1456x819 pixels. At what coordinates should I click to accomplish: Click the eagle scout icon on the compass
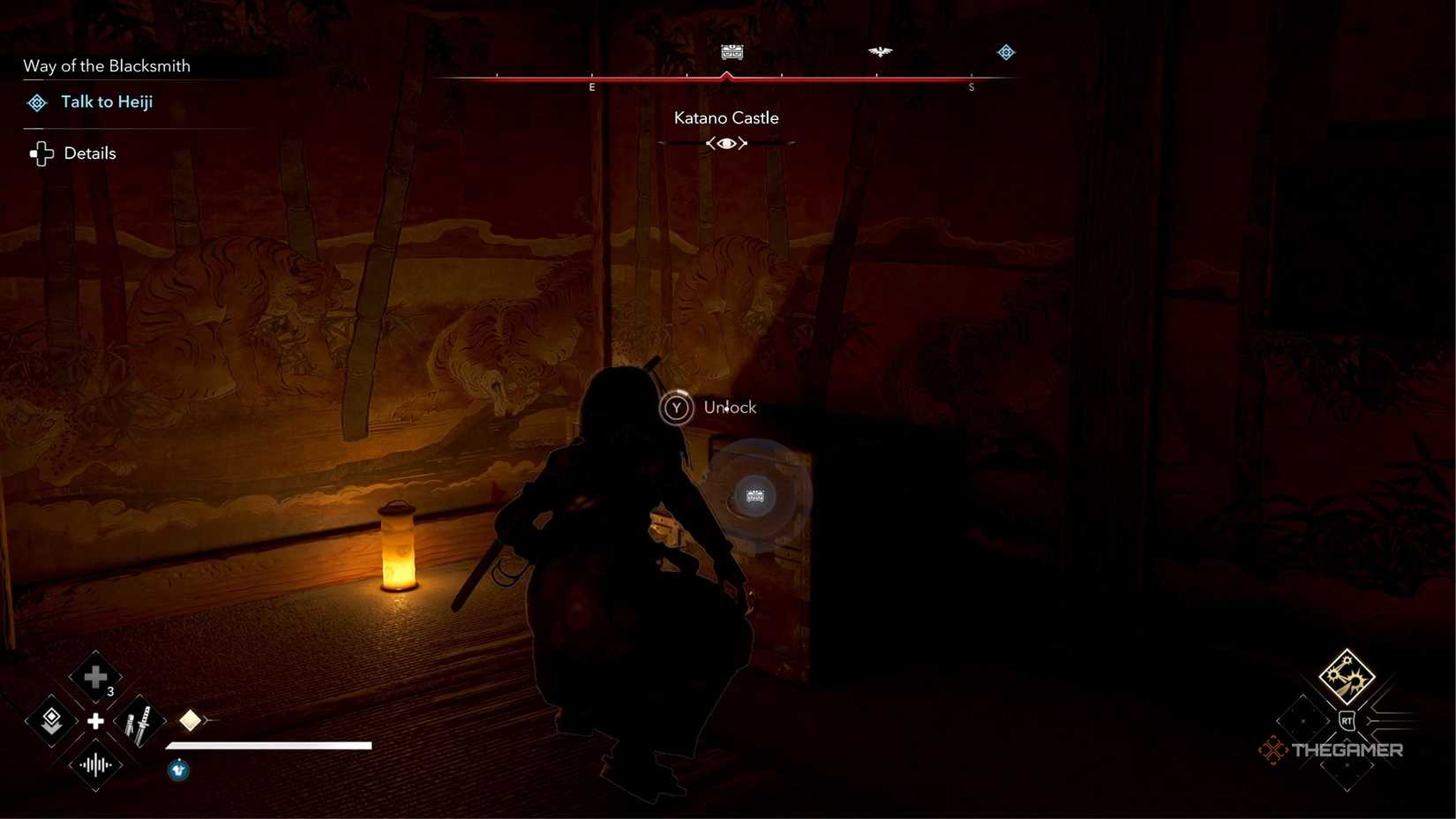tap(880, 52)
